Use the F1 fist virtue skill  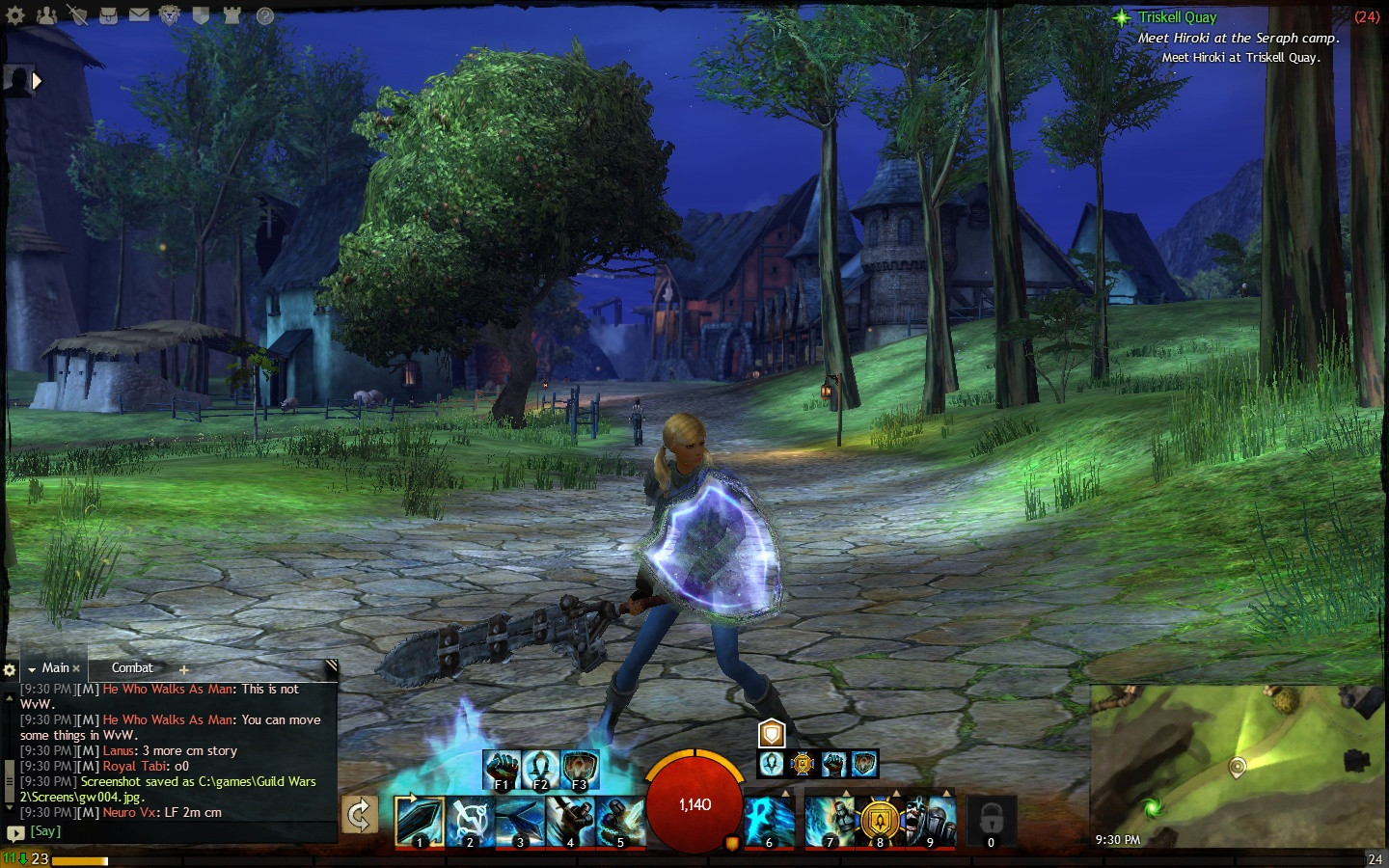502,769
